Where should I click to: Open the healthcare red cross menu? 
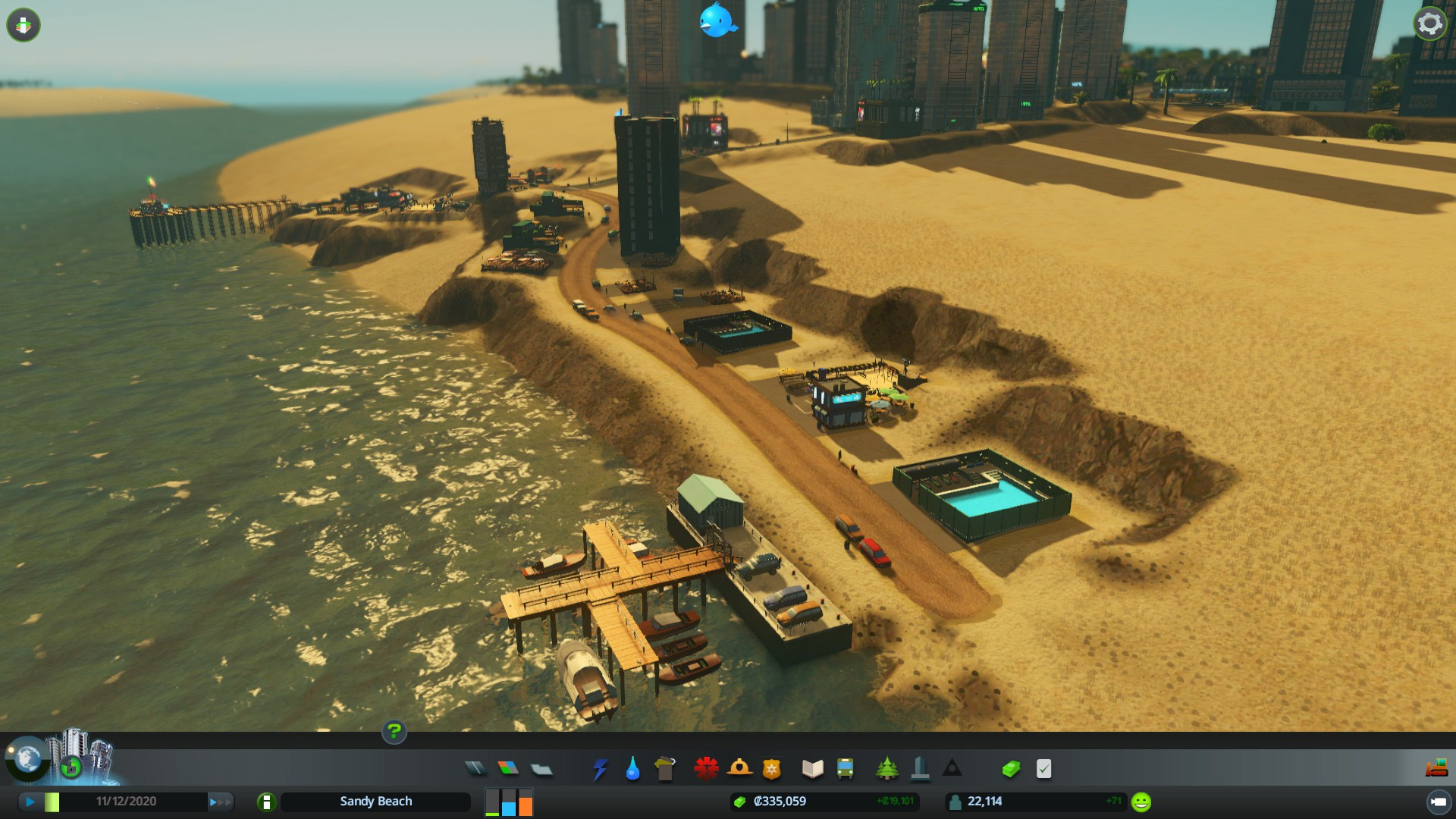coord(706,769)
